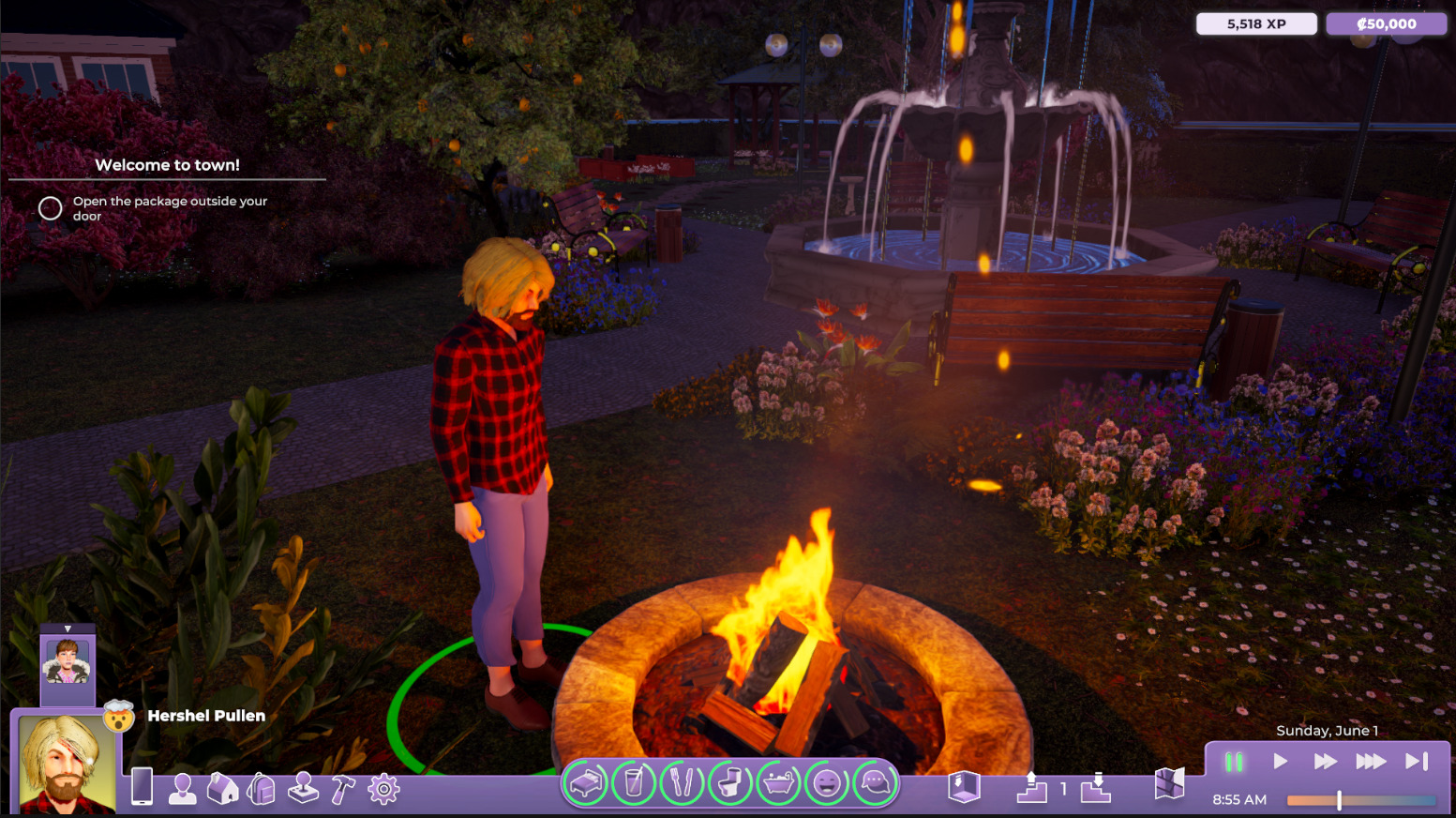Select the sleep need bed icon

[x=586, y=783]
